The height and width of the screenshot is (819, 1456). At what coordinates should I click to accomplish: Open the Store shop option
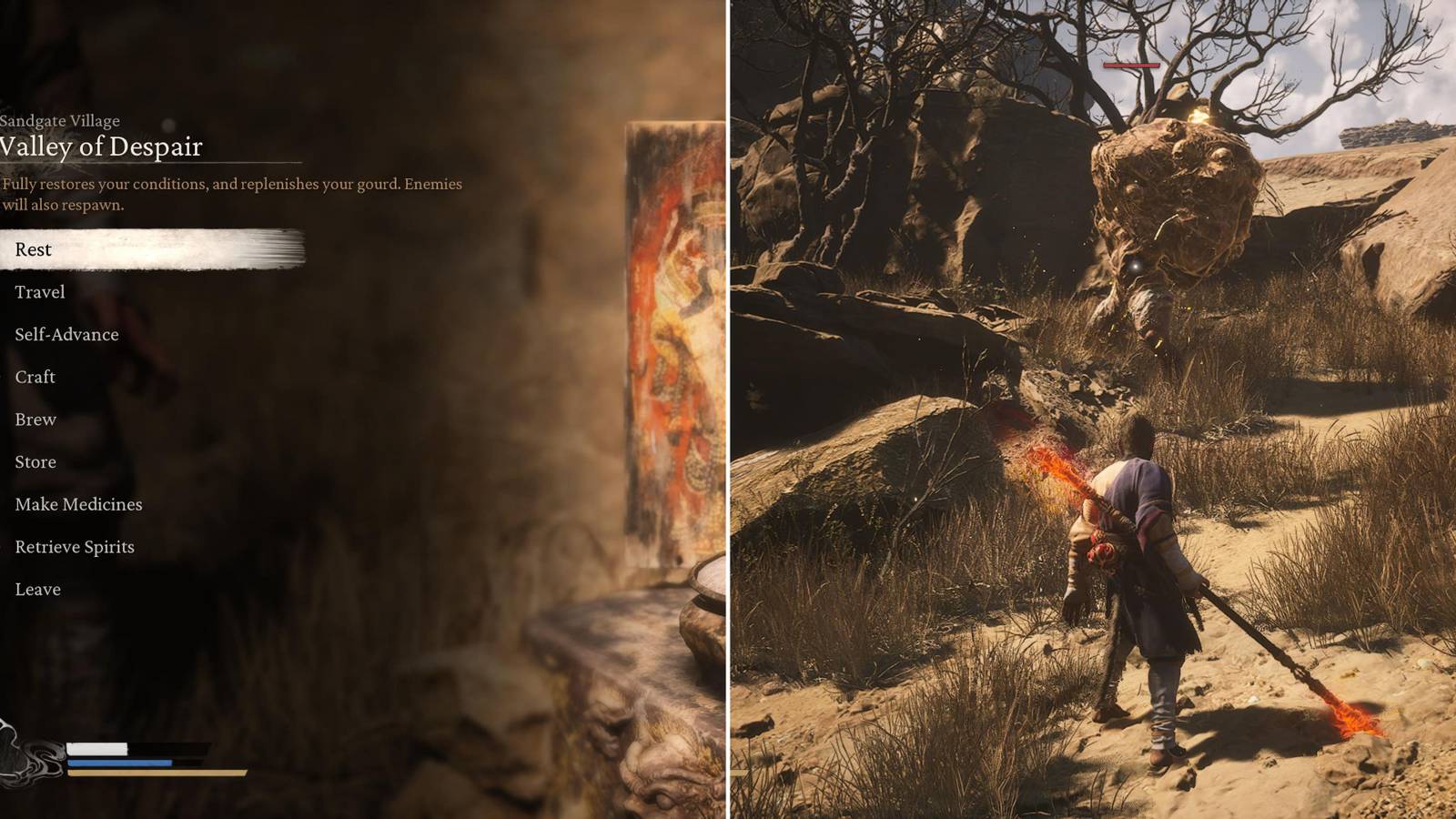pos(36,461)
